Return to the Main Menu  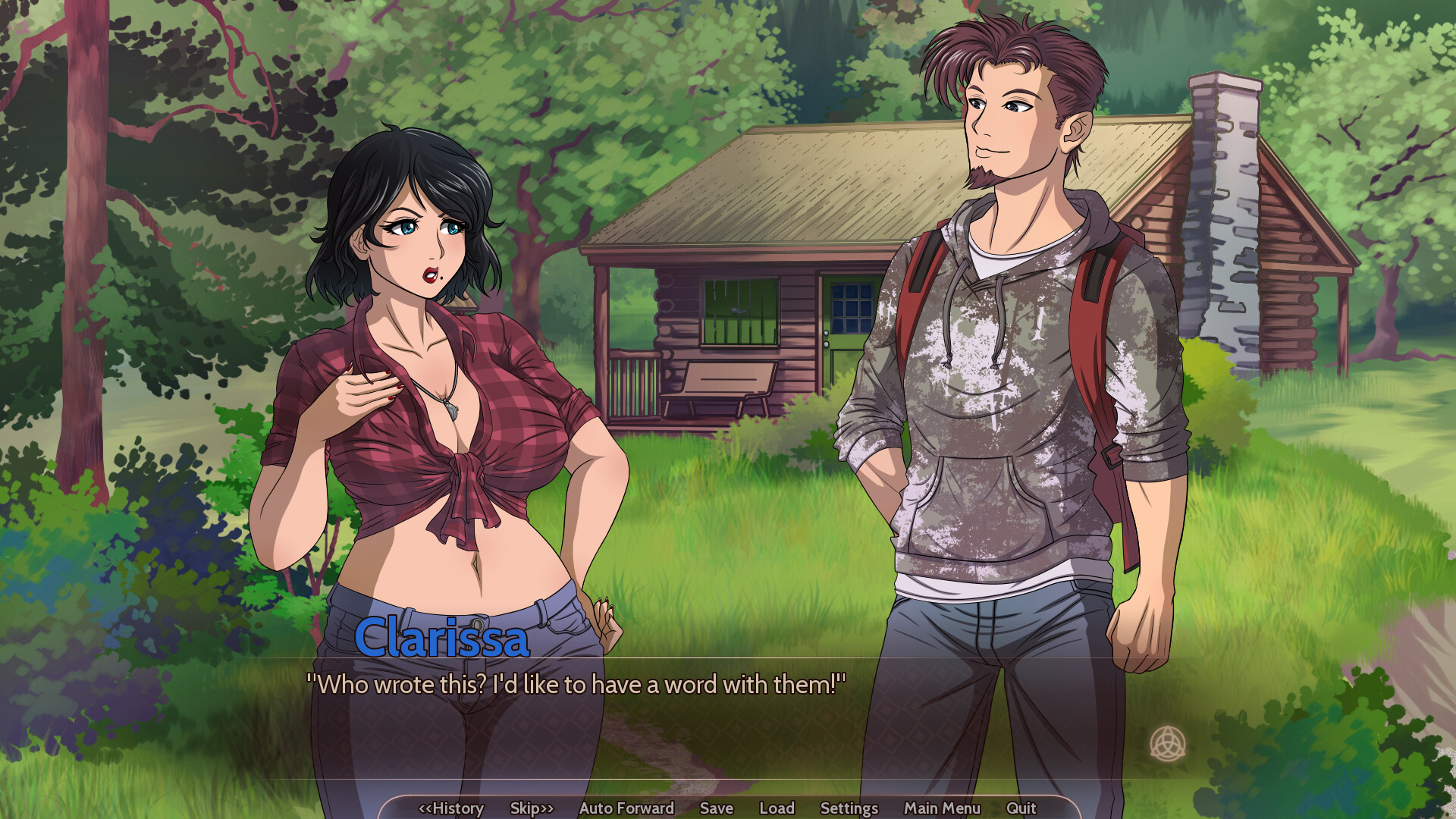[x=942, y=808]
